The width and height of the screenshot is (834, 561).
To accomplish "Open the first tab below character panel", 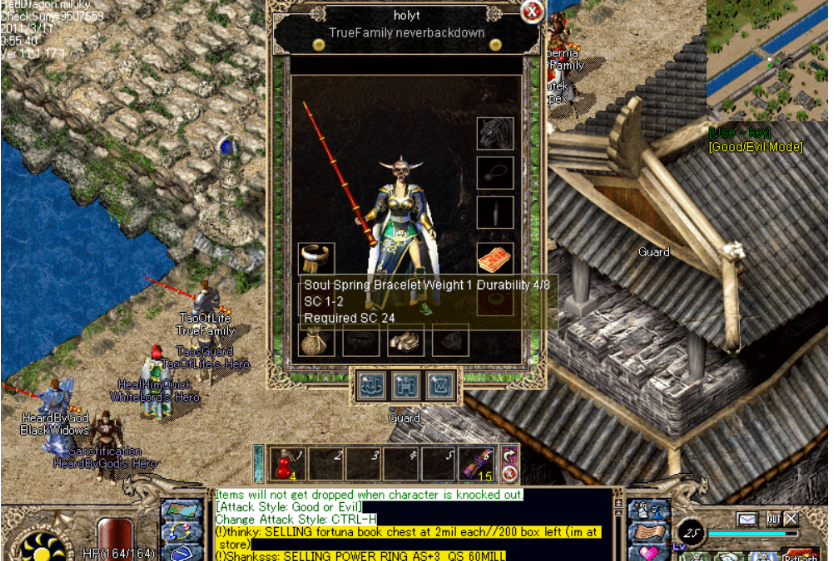I will (369, 385).
